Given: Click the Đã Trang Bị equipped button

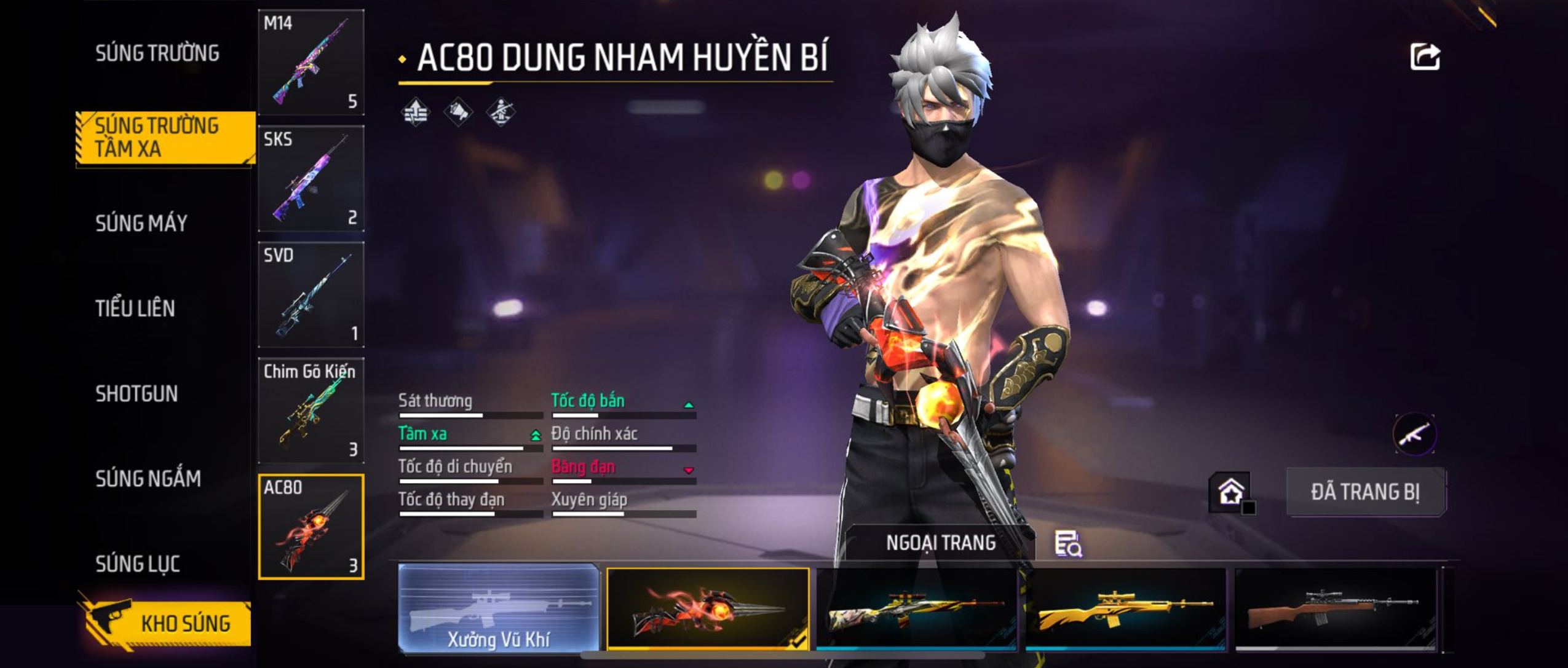Looking at the screenshot, I should pos(1366,492).
